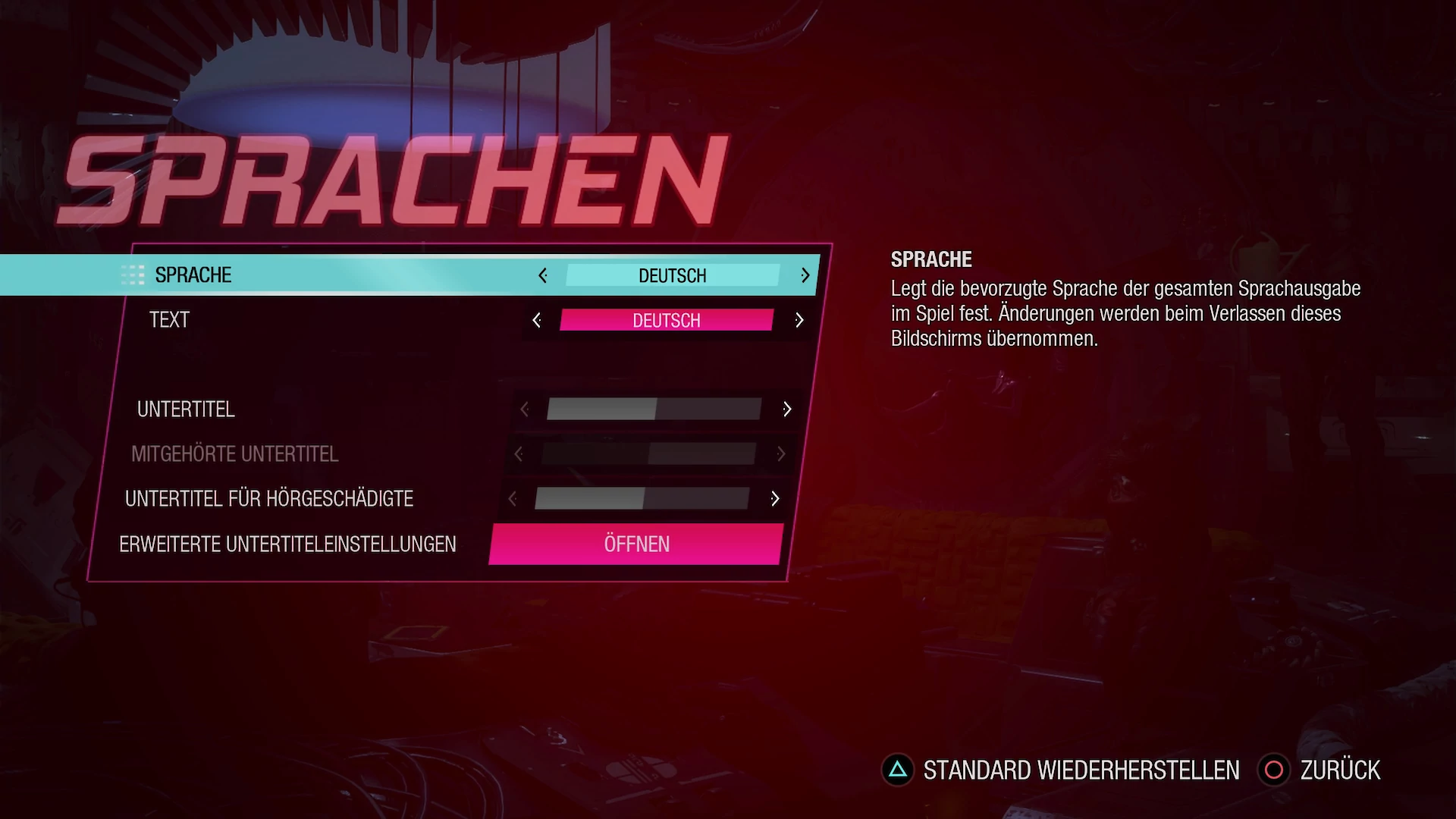Select Untertitel für Hörgeschädigte row
The width and height of the screenshot is (1456, 819).
coord(269,499)
